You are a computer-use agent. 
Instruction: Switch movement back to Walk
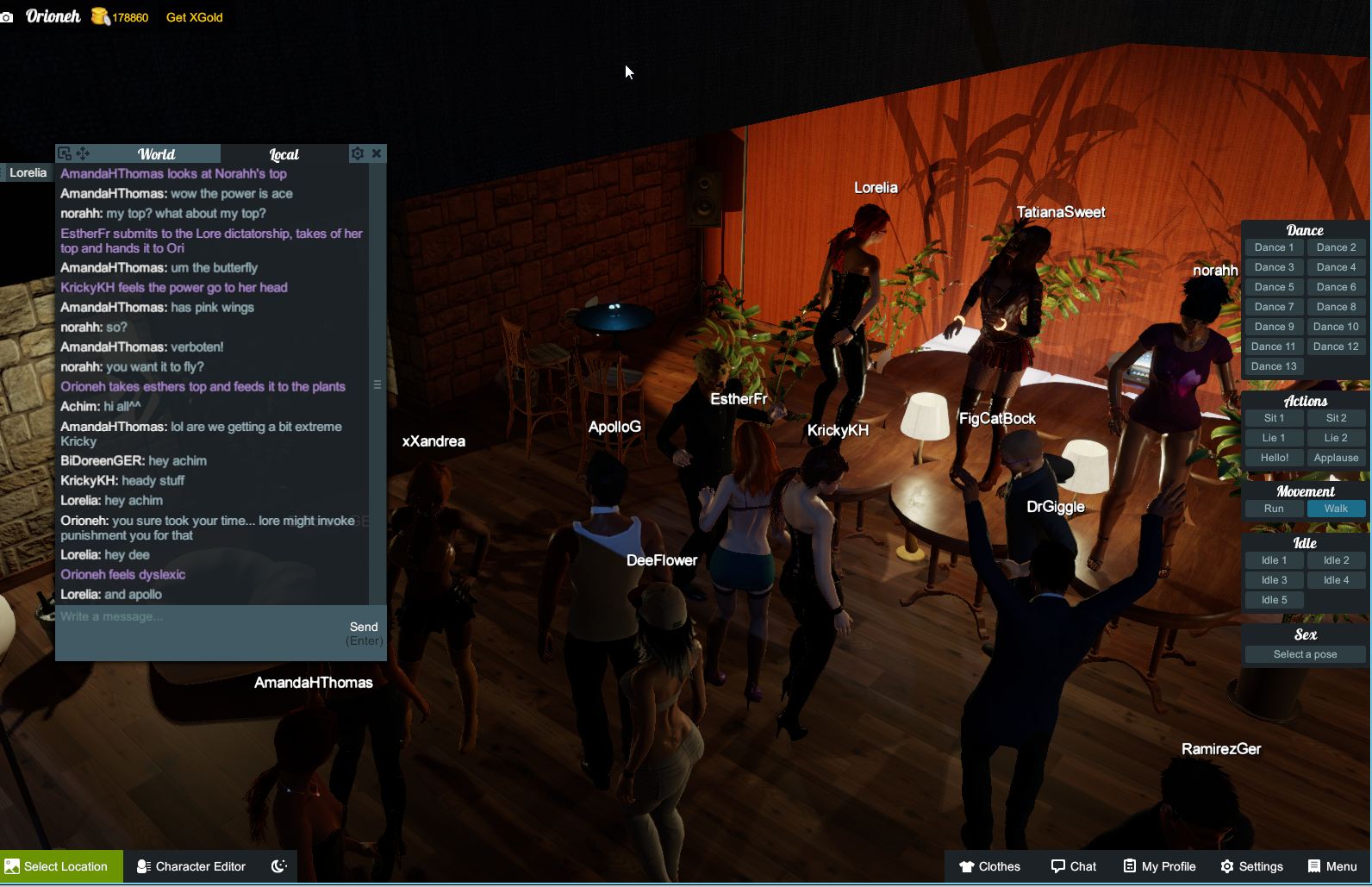[x=1336, y=509]
